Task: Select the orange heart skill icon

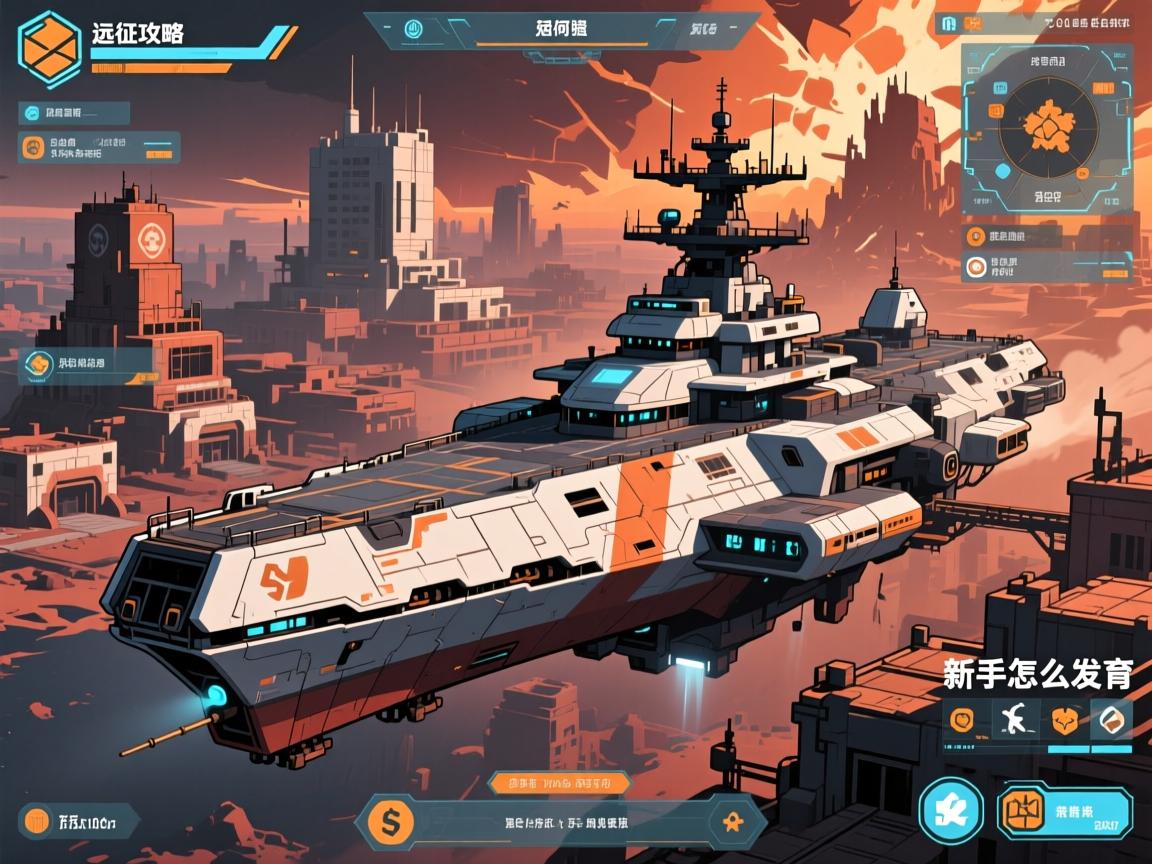Action: (962, 720)
